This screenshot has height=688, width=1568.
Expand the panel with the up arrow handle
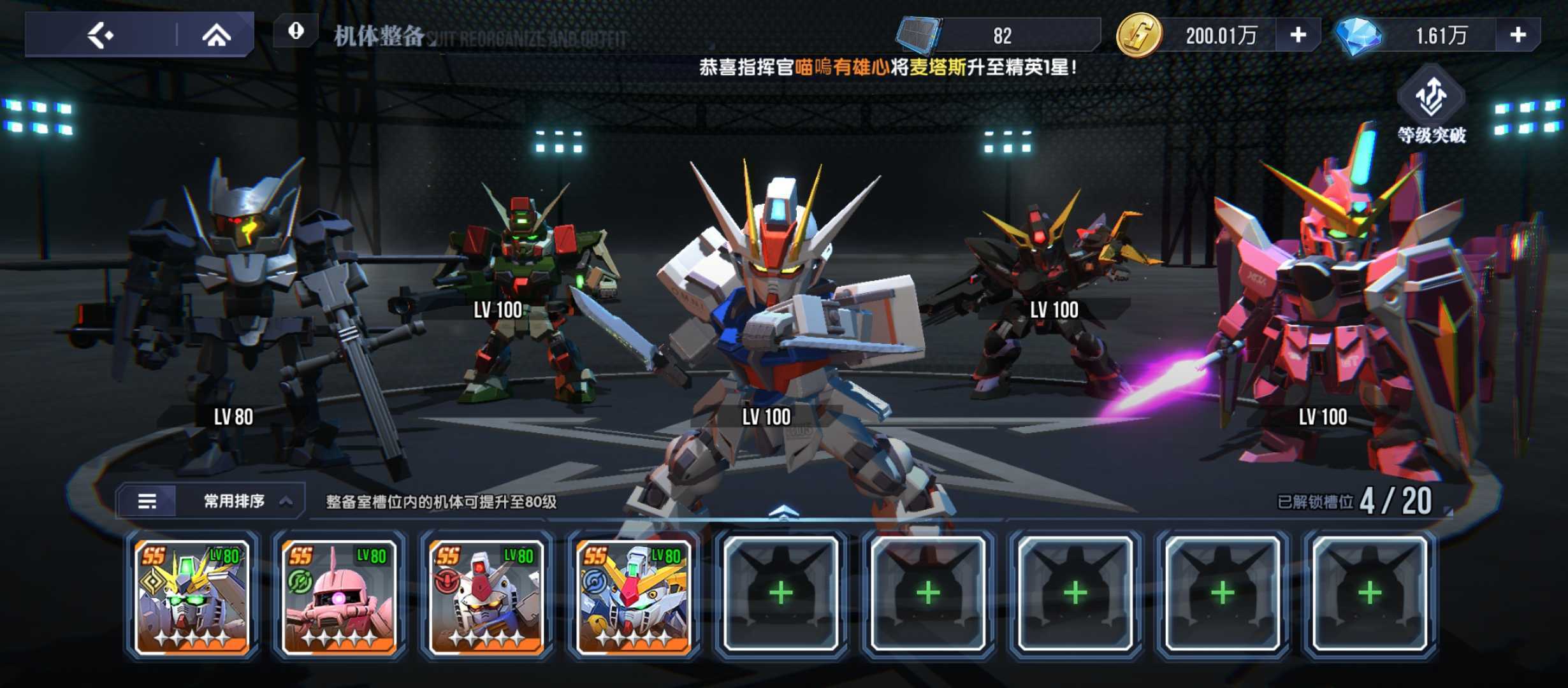click(x=783, y=511)
